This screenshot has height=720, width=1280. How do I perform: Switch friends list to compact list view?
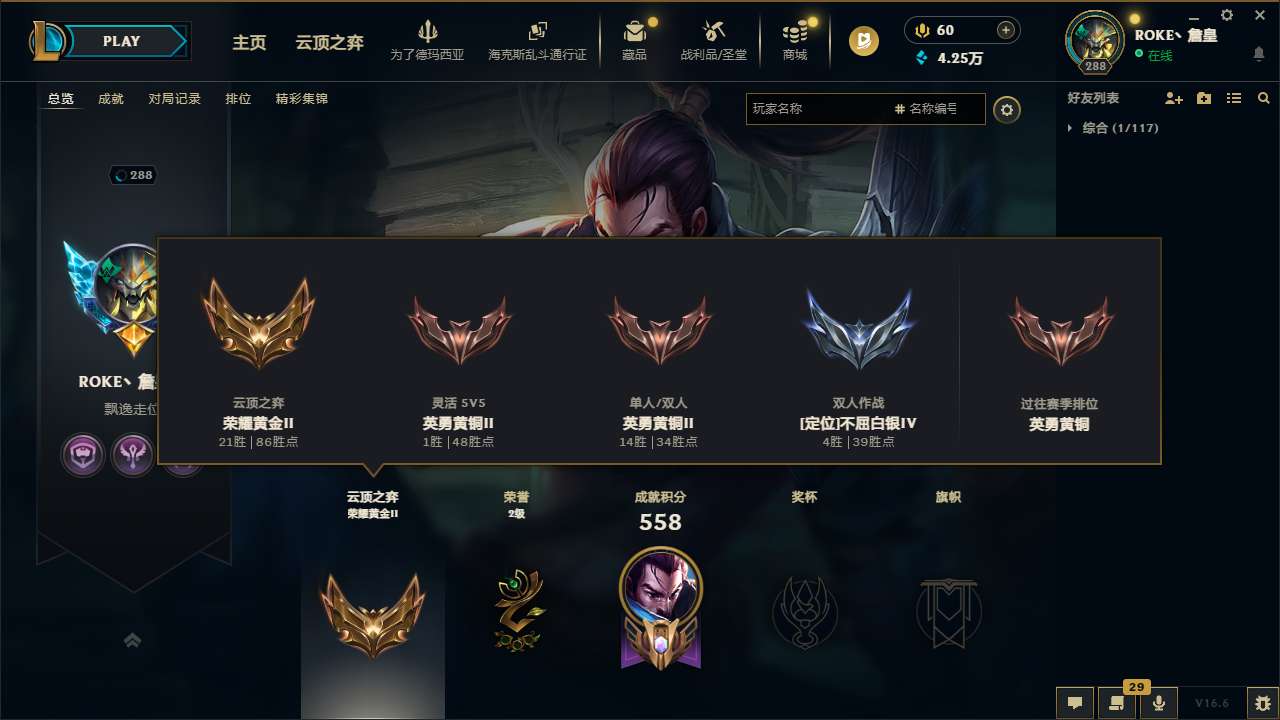click(1234, 98)
